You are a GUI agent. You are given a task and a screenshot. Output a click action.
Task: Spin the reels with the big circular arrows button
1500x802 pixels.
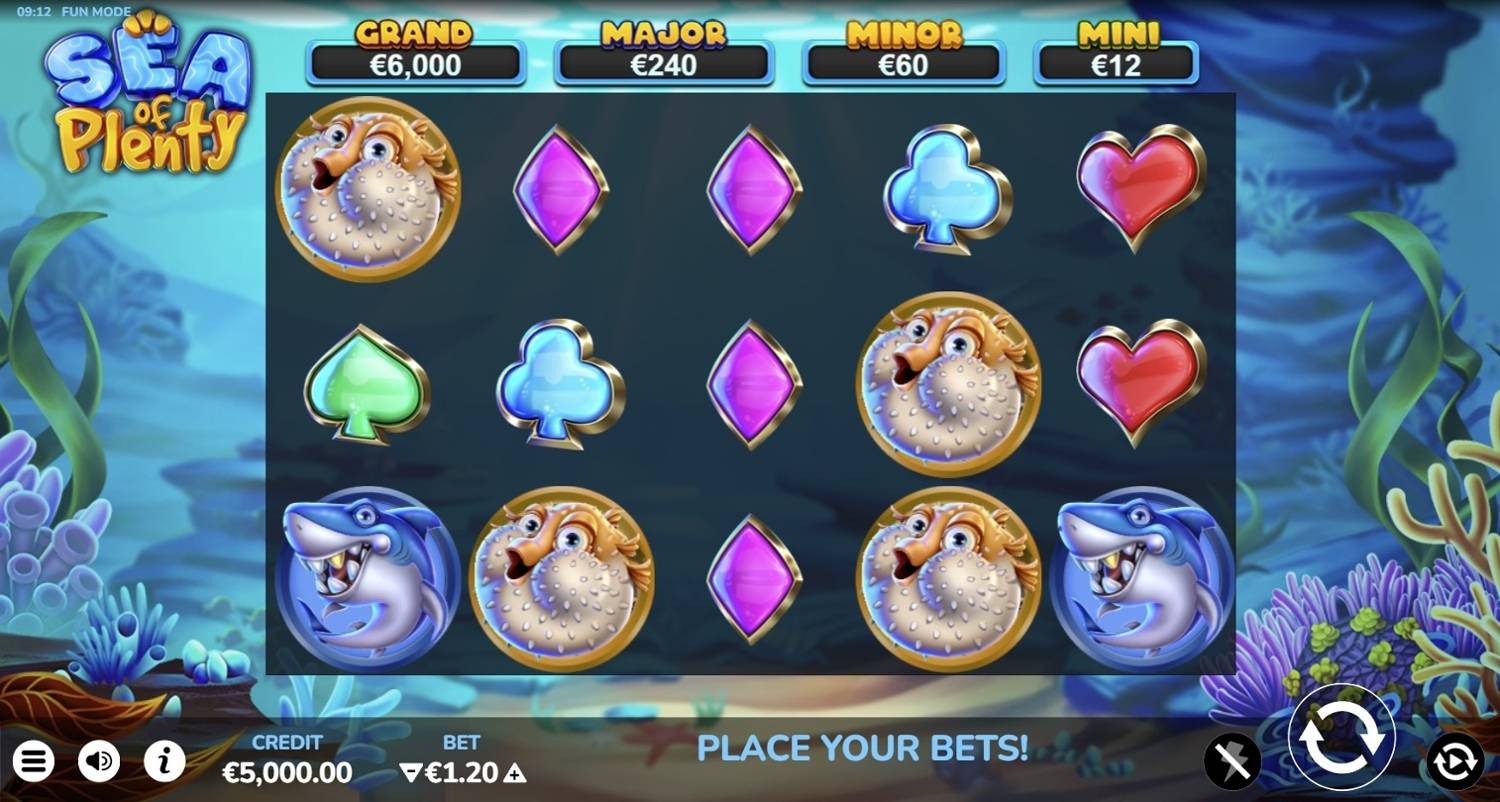(x=1341, y=738)
